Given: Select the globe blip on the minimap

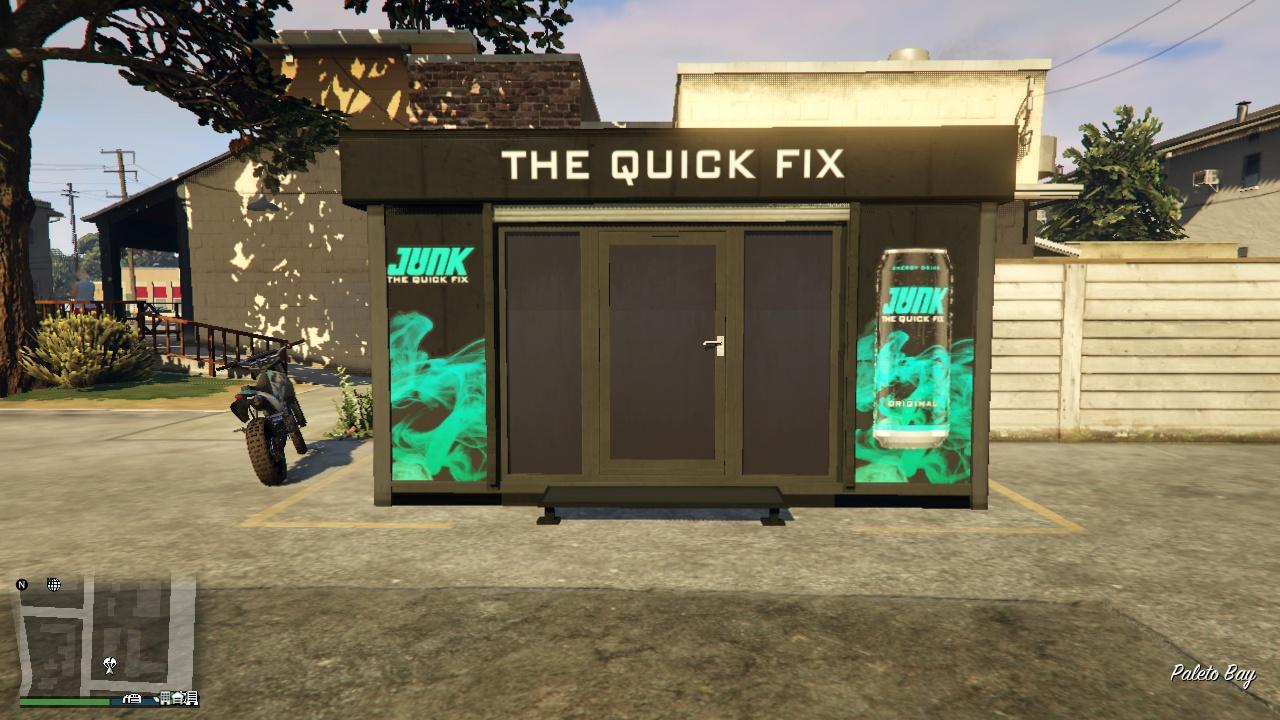Looking at the screenshot, I should (x=53, y=584).
